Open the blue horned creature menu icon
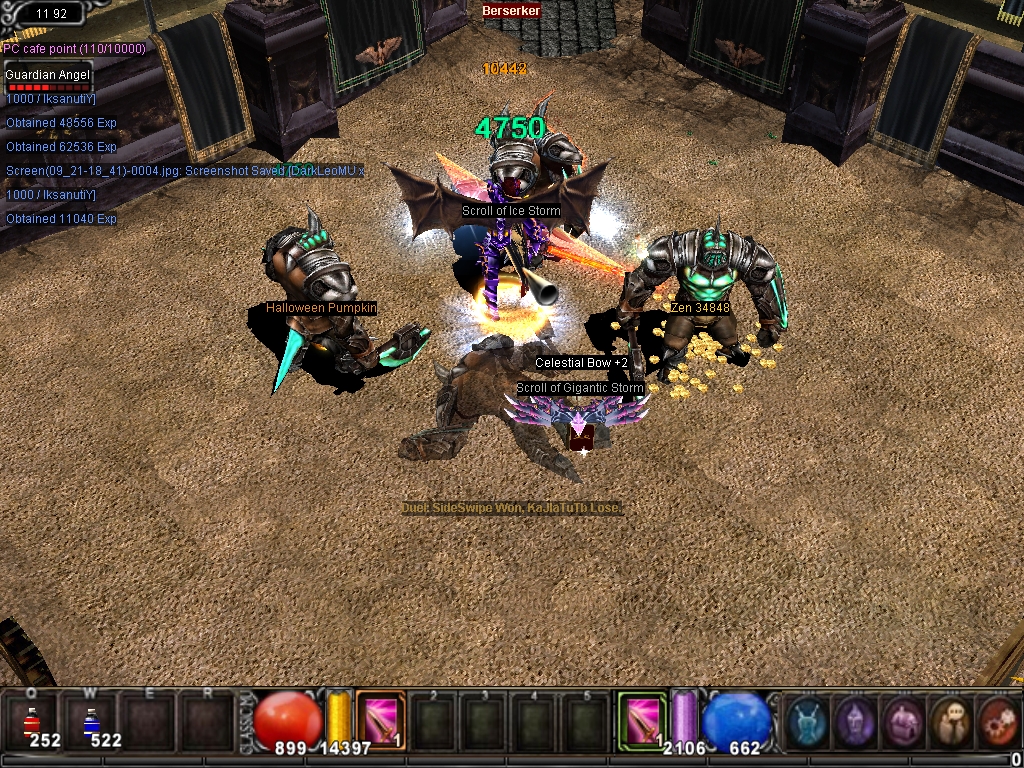1024x768 pixels. (x=807, y=721)
